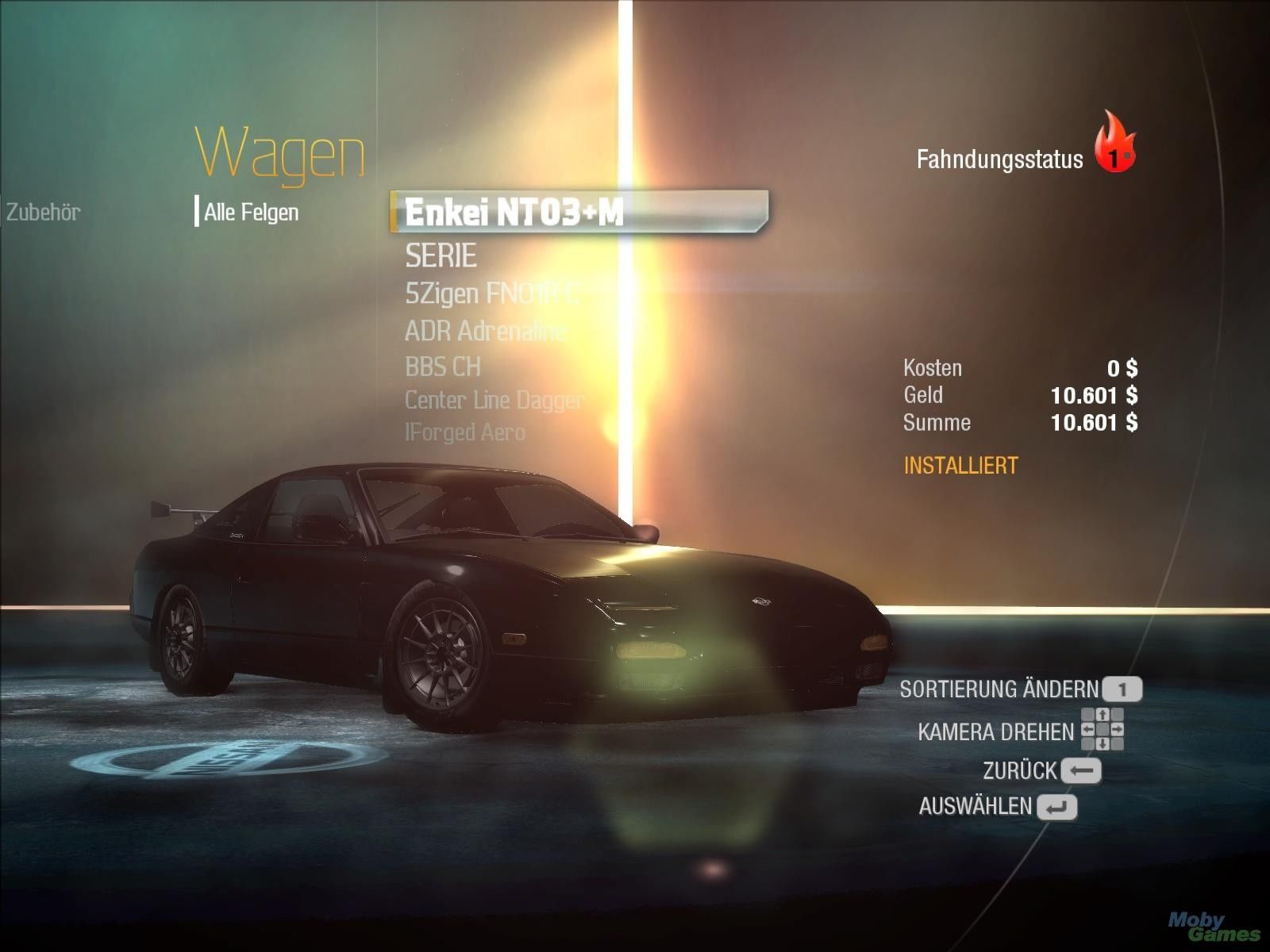Switch to the Zubehör category

click(44, 212)
